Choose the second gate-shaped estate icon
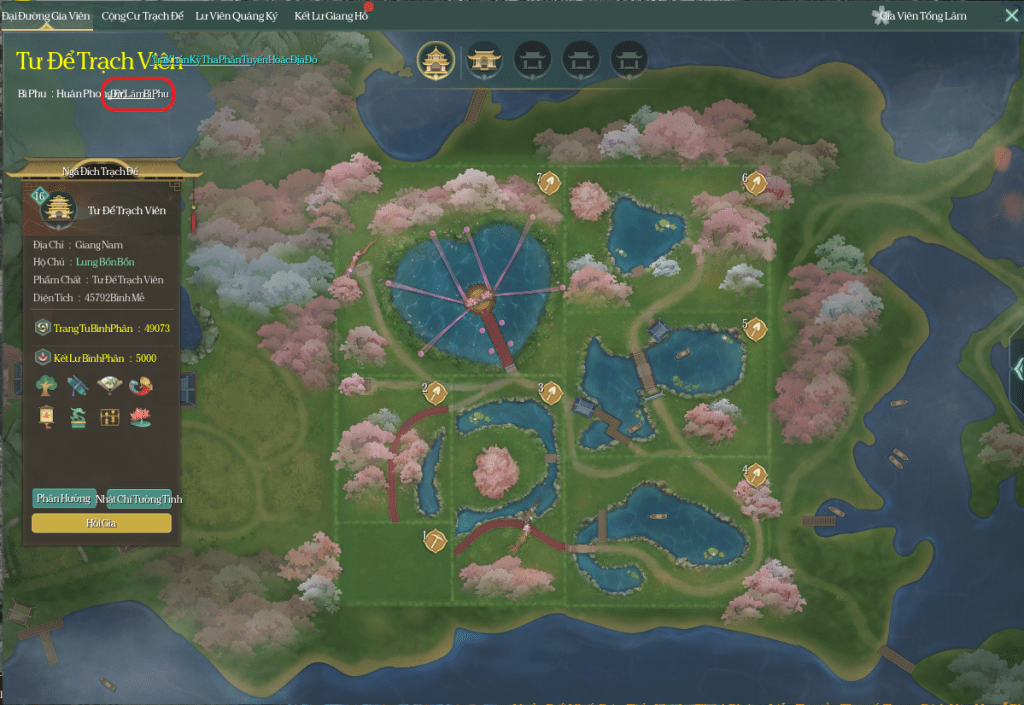This screenshot has width=1024, height=705. pos(532,60)
